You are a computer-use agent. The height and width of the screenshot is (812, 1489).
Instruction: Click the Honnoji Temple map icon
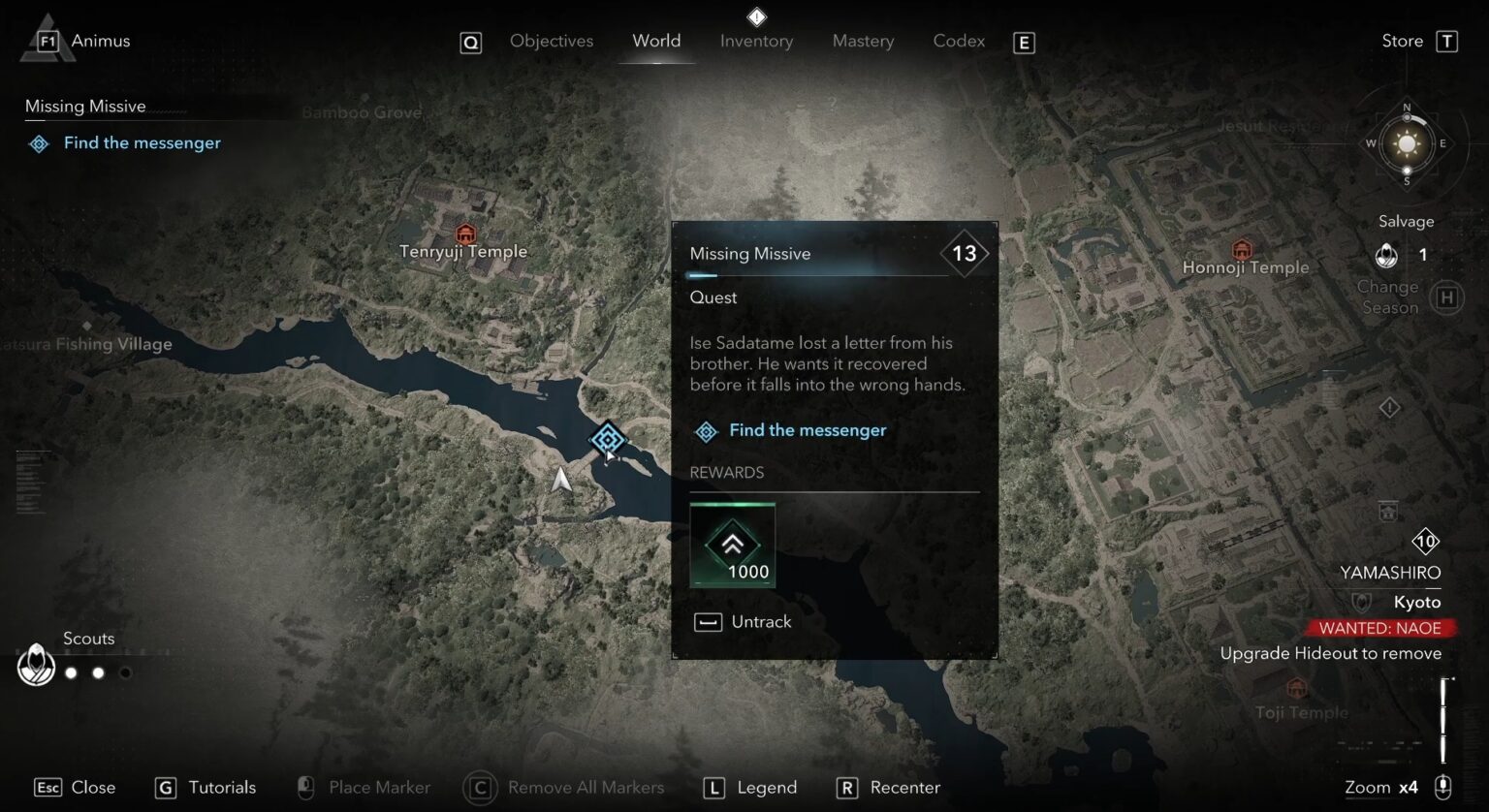pos(1241,248)
